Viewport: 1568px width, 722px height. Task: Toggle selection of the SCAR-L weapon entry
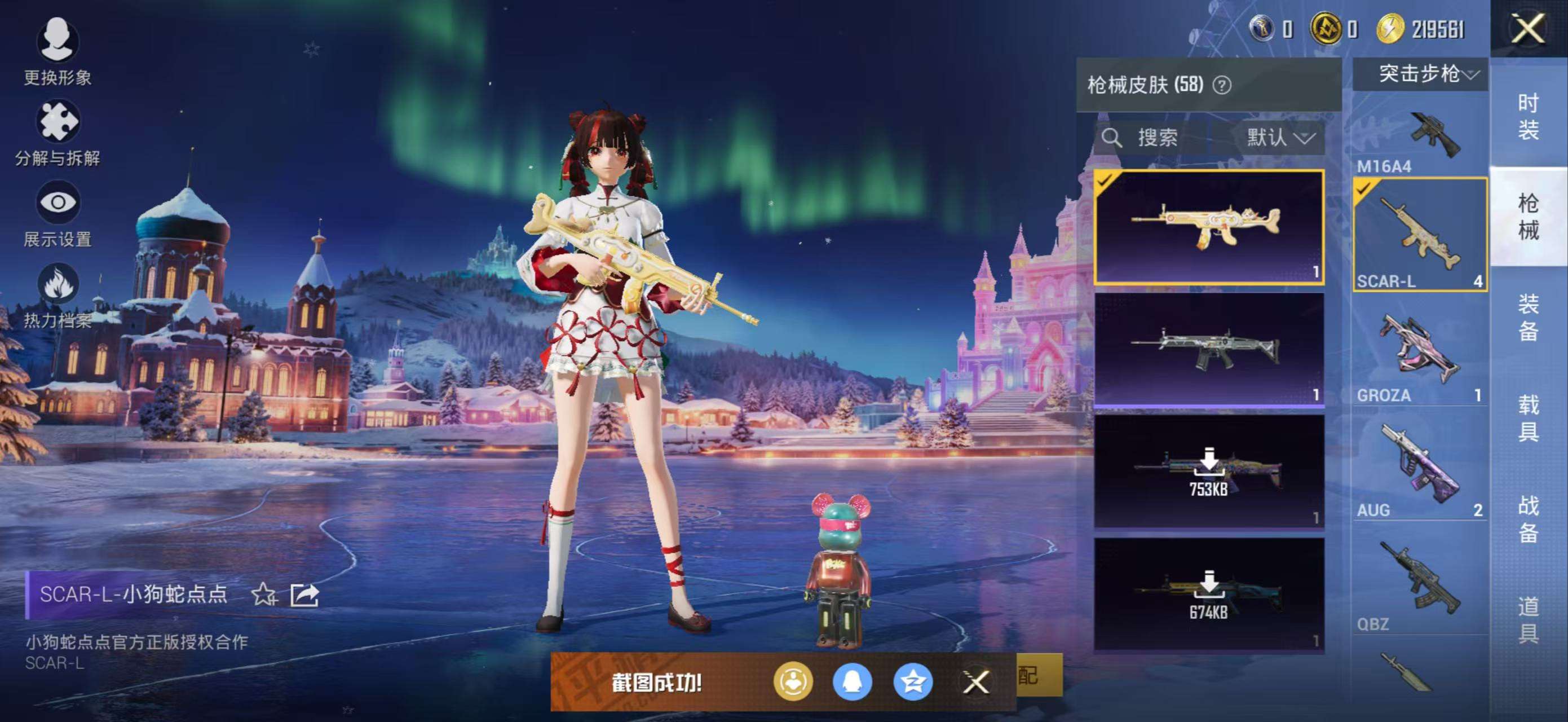coord(1420,235)
